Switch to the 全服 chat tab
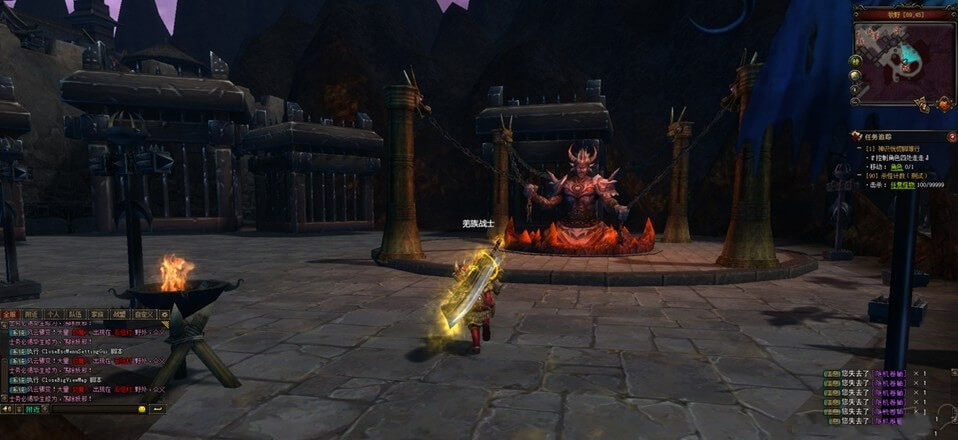 tap(9, 313)
